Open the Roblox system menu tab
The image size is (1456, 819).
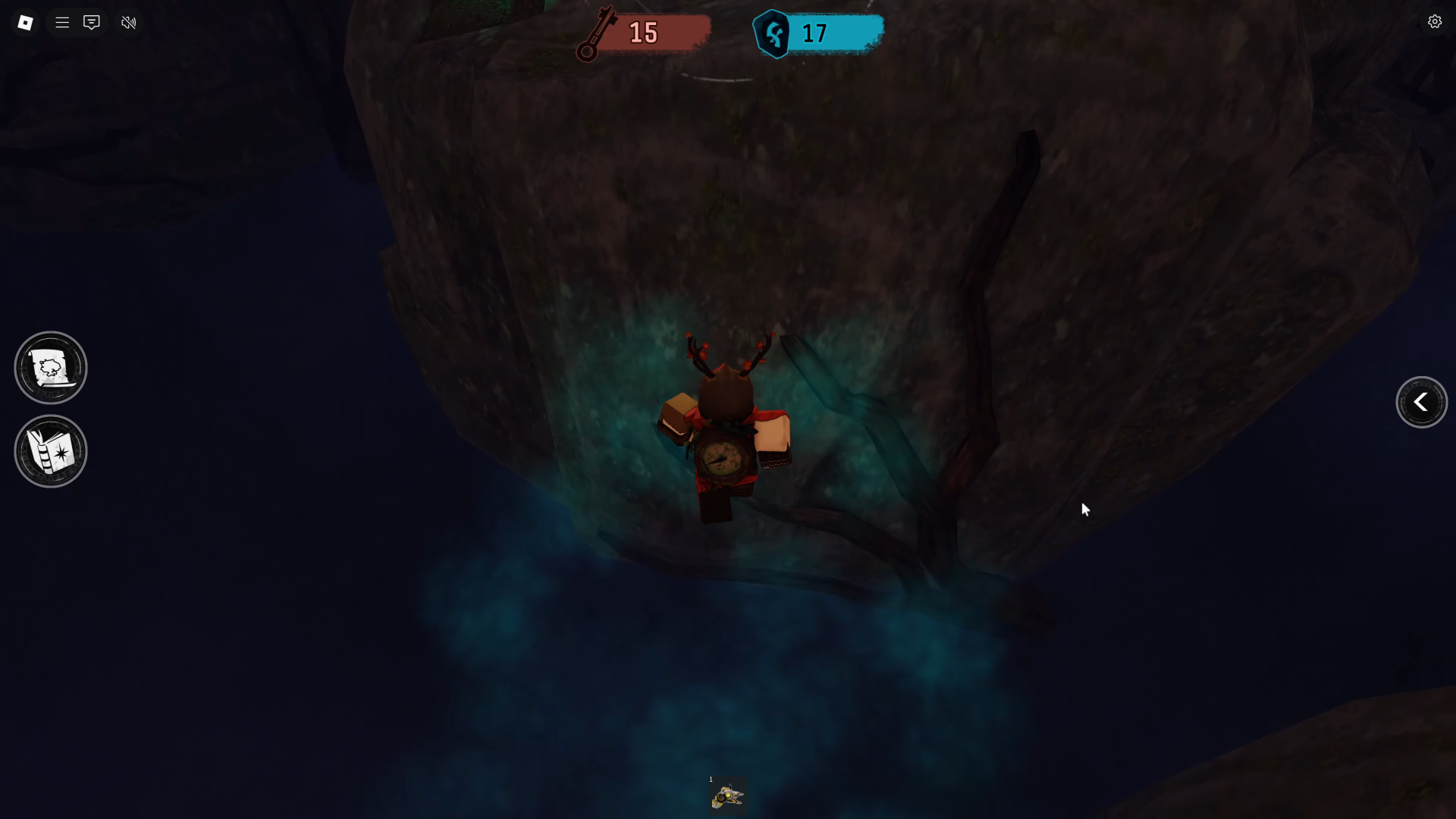click(25, 22)
